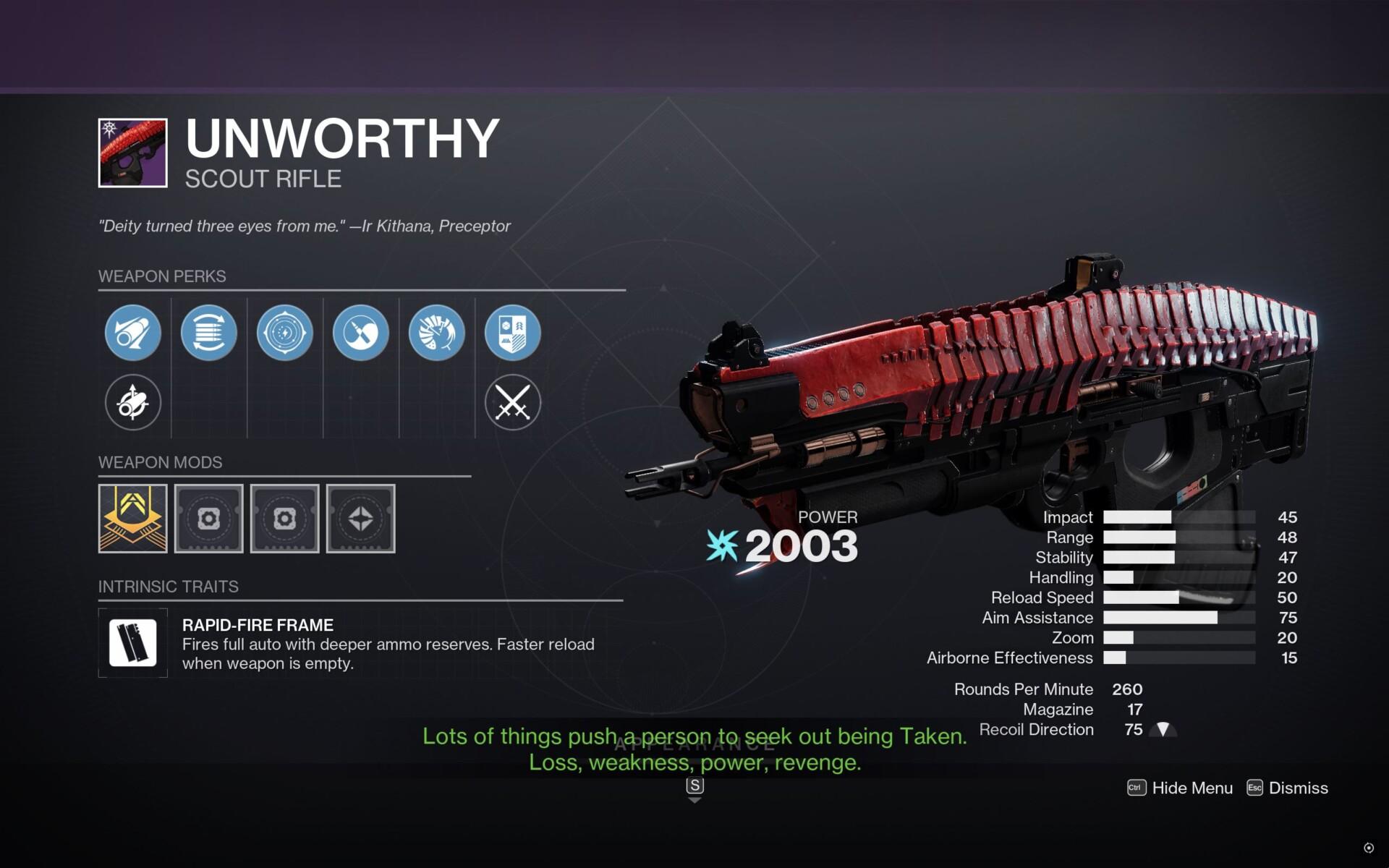This screenshot has height=868, width=1389.
Task: Inspect the circular lightning bolt perk
Action: click(284, 333)
